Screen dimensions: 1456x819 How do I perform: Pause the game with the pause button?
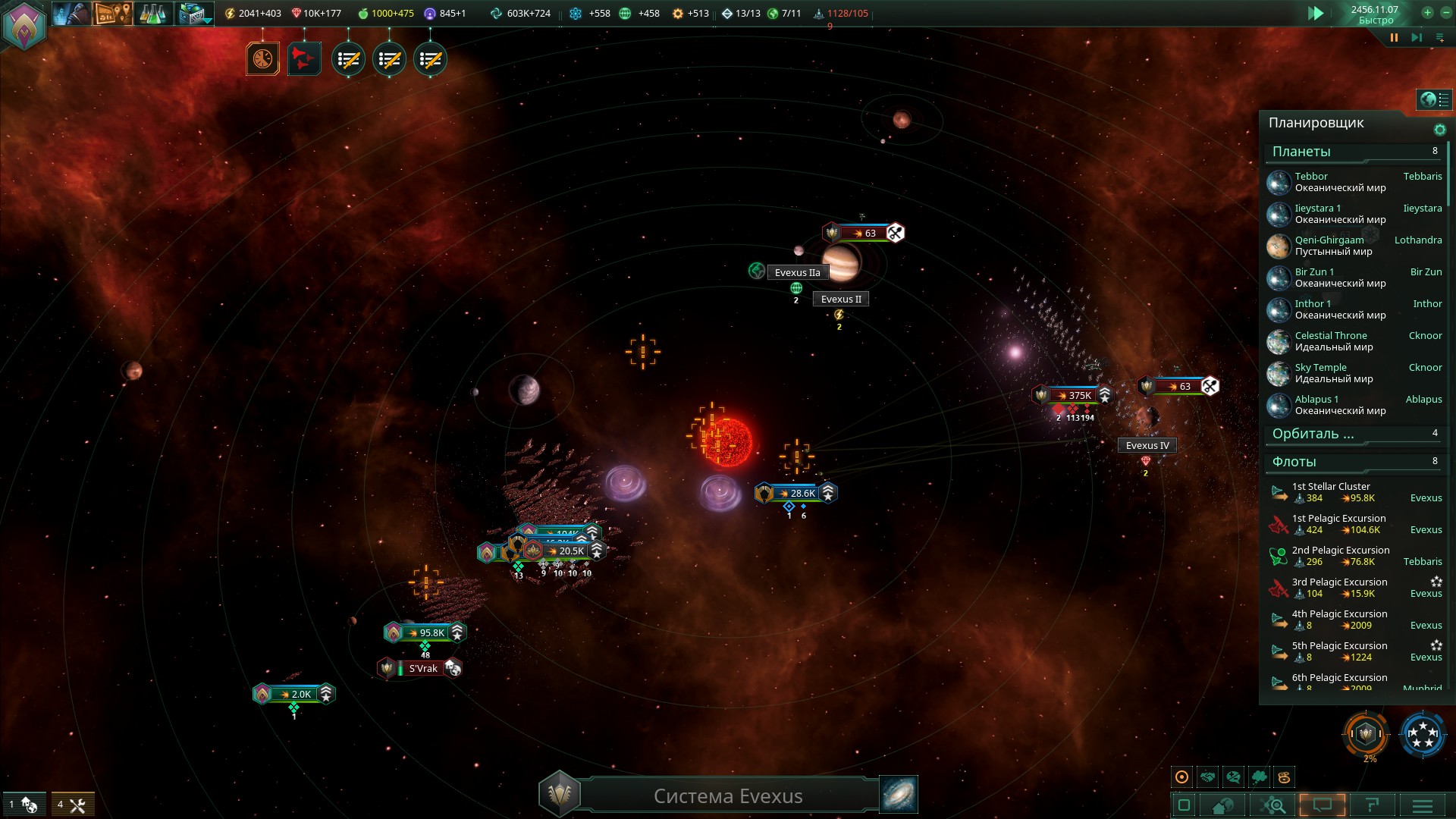pos(1394,37)
